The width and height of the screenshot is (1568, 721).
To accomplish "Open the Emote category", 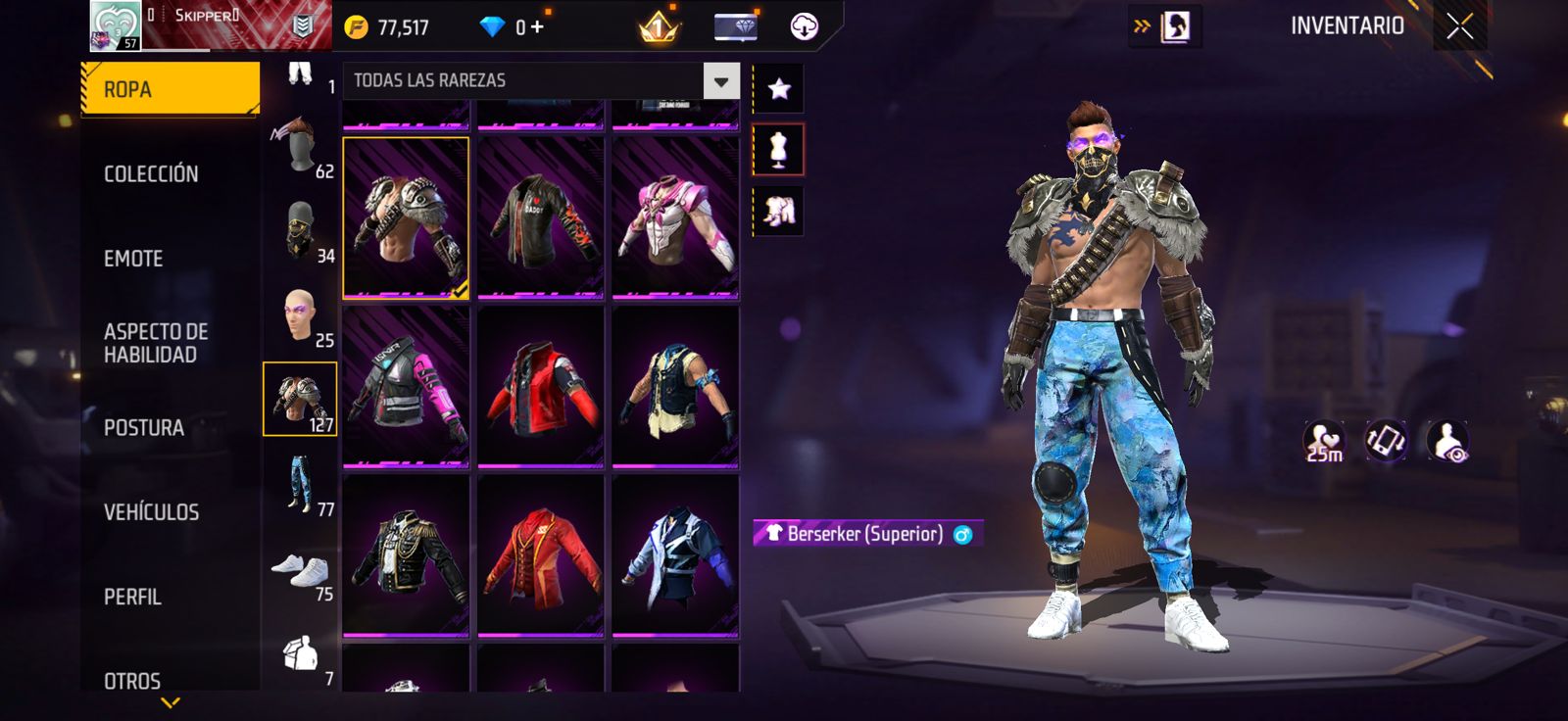I will 133,259.
